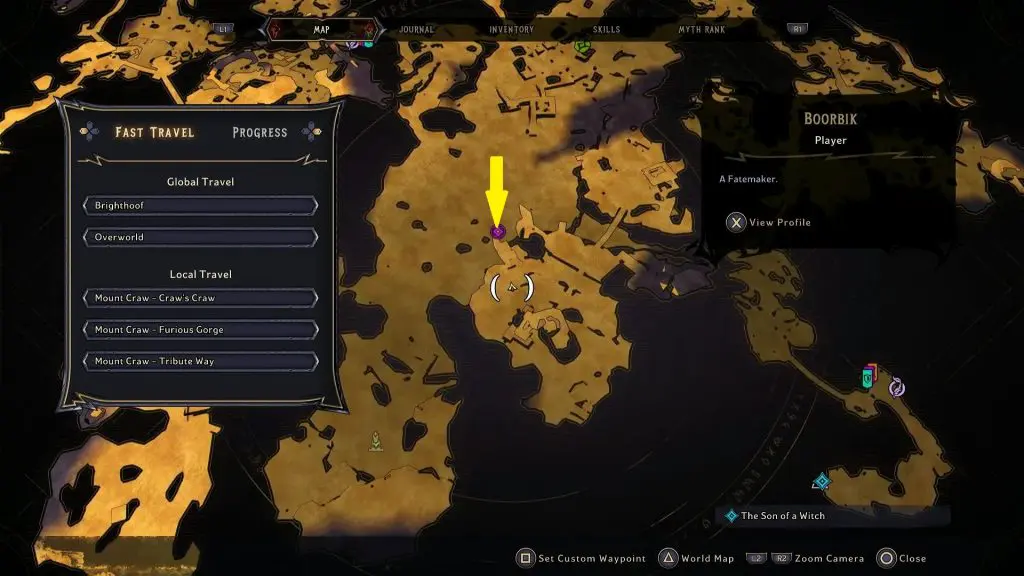Switch to the Journal tab
1024x576 pixels.
tap(417, 30)
